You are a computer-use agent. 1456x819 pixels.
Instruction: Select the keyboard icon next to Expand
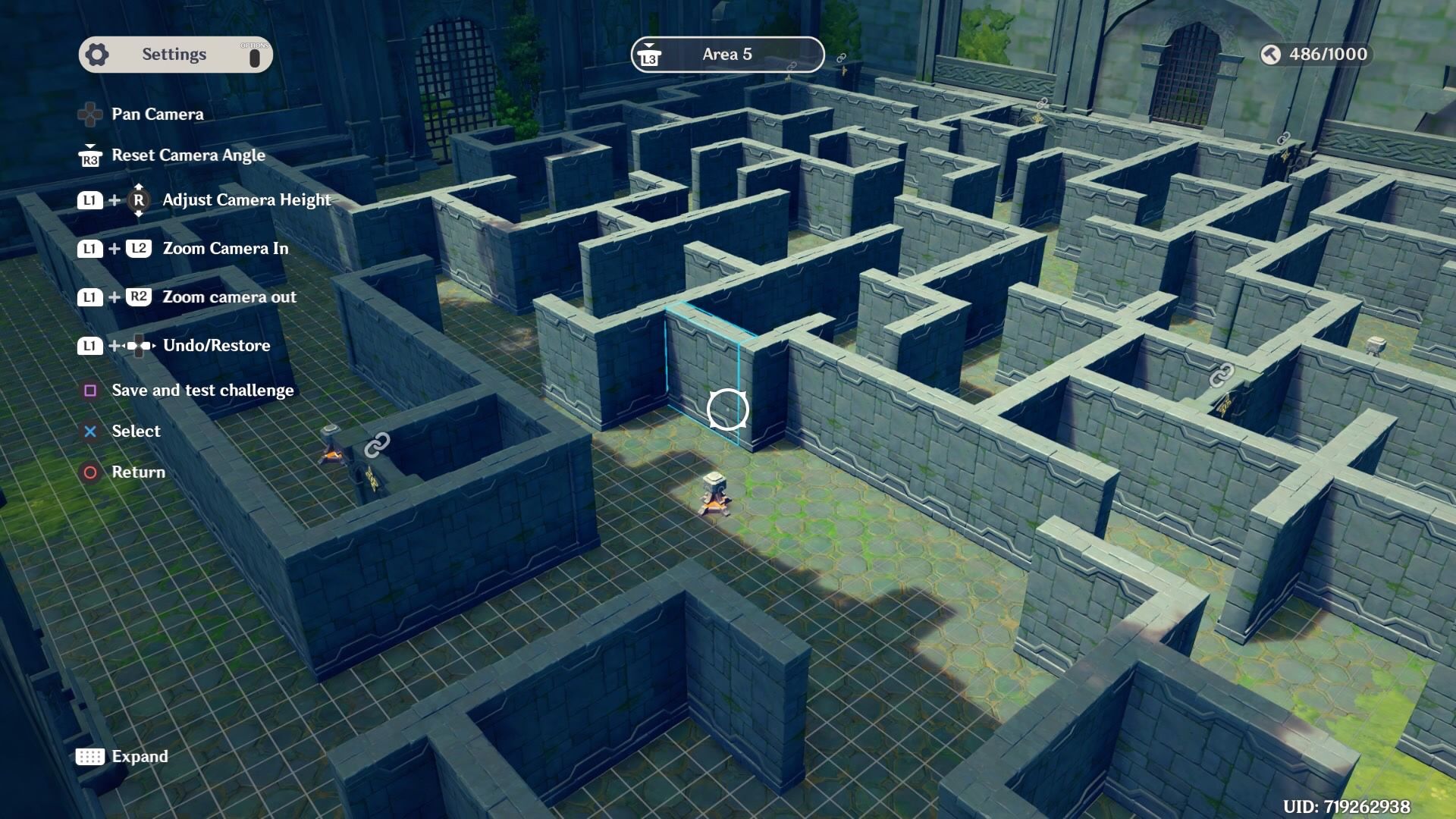coord(90,756)
